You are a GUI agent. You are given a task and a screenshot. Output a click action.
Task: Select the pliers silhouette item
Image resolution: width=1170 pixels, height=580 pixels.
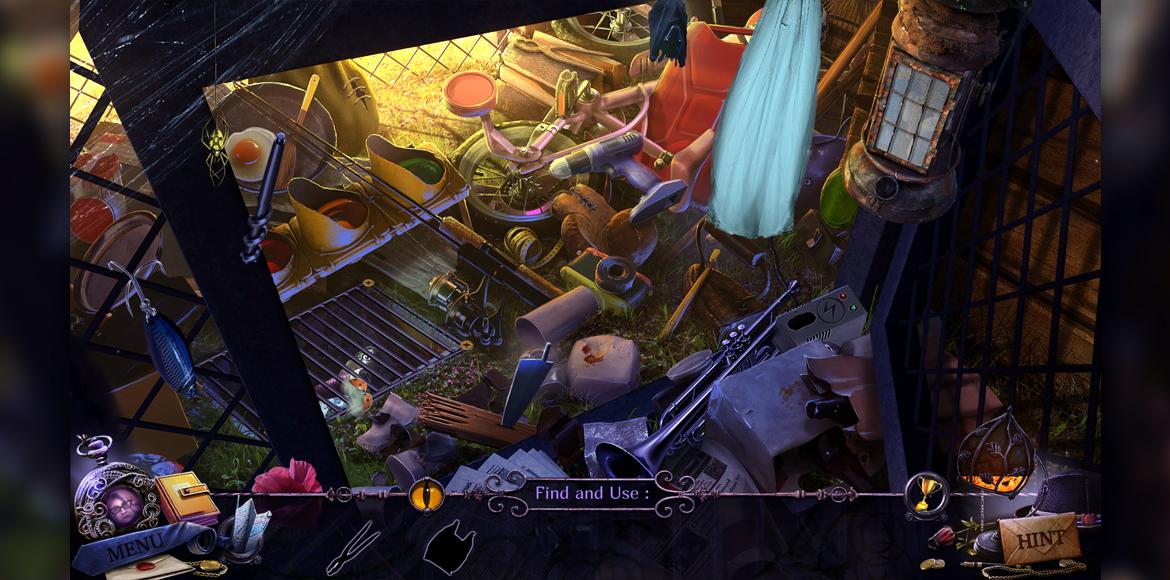pyautogui.click(x=352, y=548)
